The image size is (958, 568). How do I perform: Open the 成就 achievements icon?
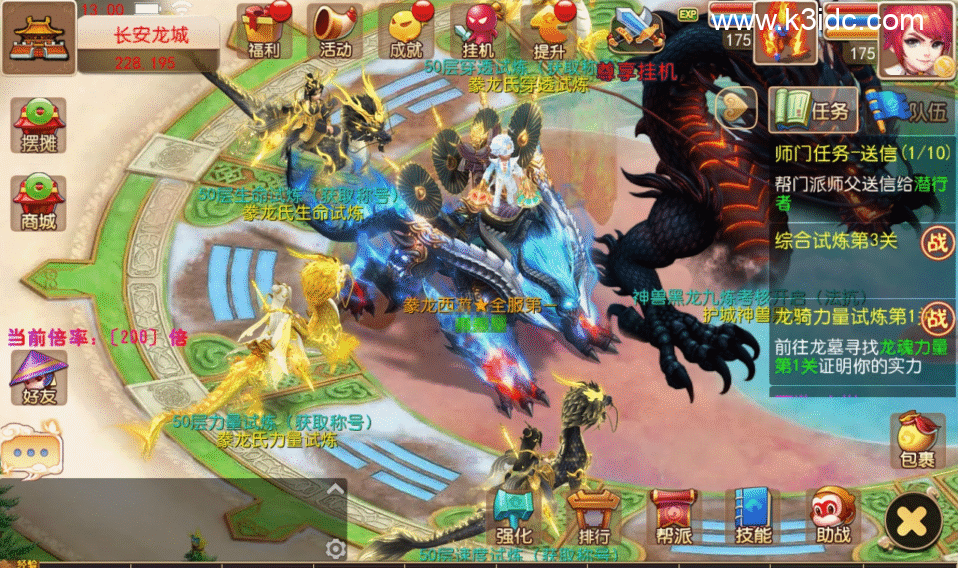coord(406,30)
